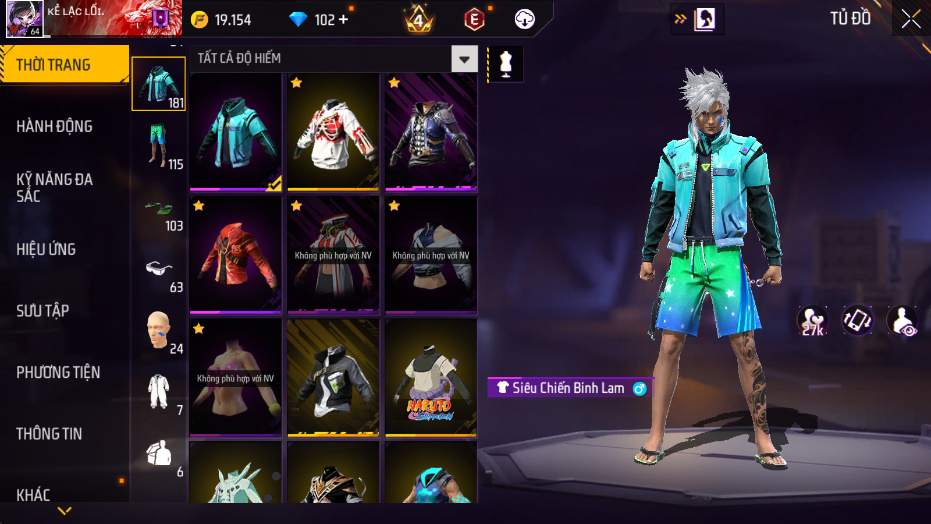Click the 27k likes heart icon
Screen dimensions: 931x524
(x=812, y=320)
